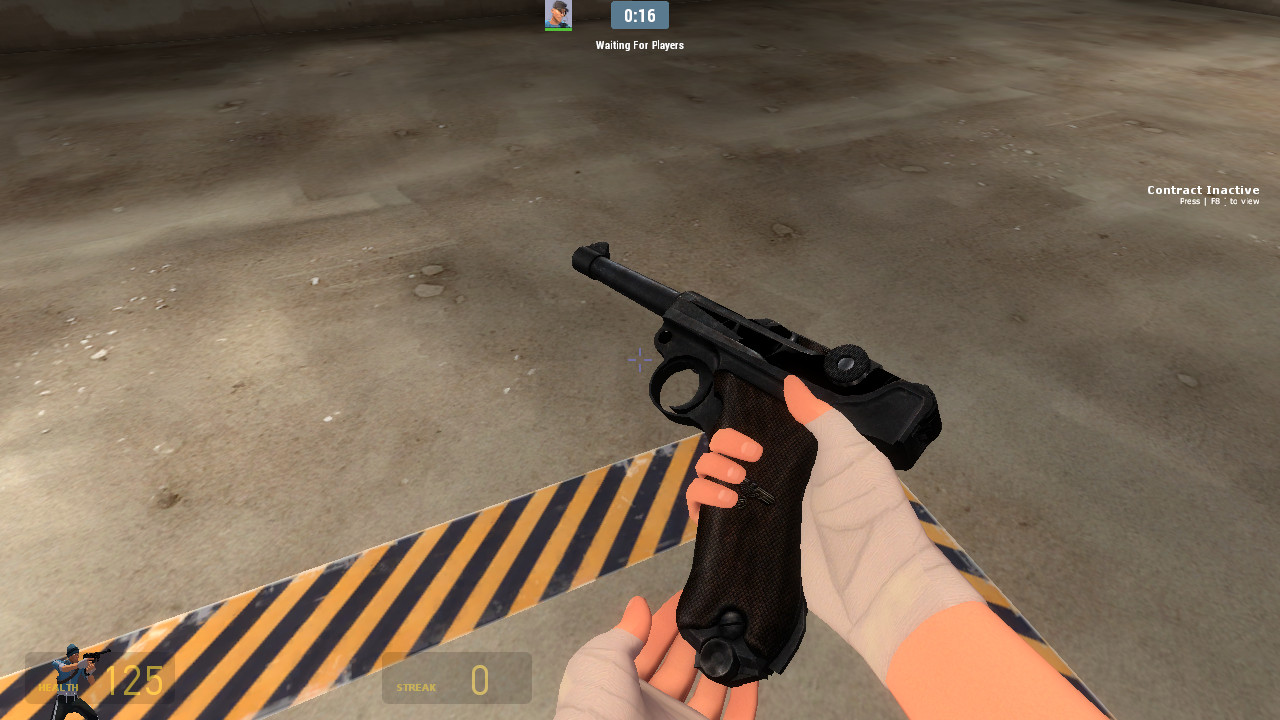Click the streak value 0
This screenshot has height=720, width=1280.
point(480,680)
